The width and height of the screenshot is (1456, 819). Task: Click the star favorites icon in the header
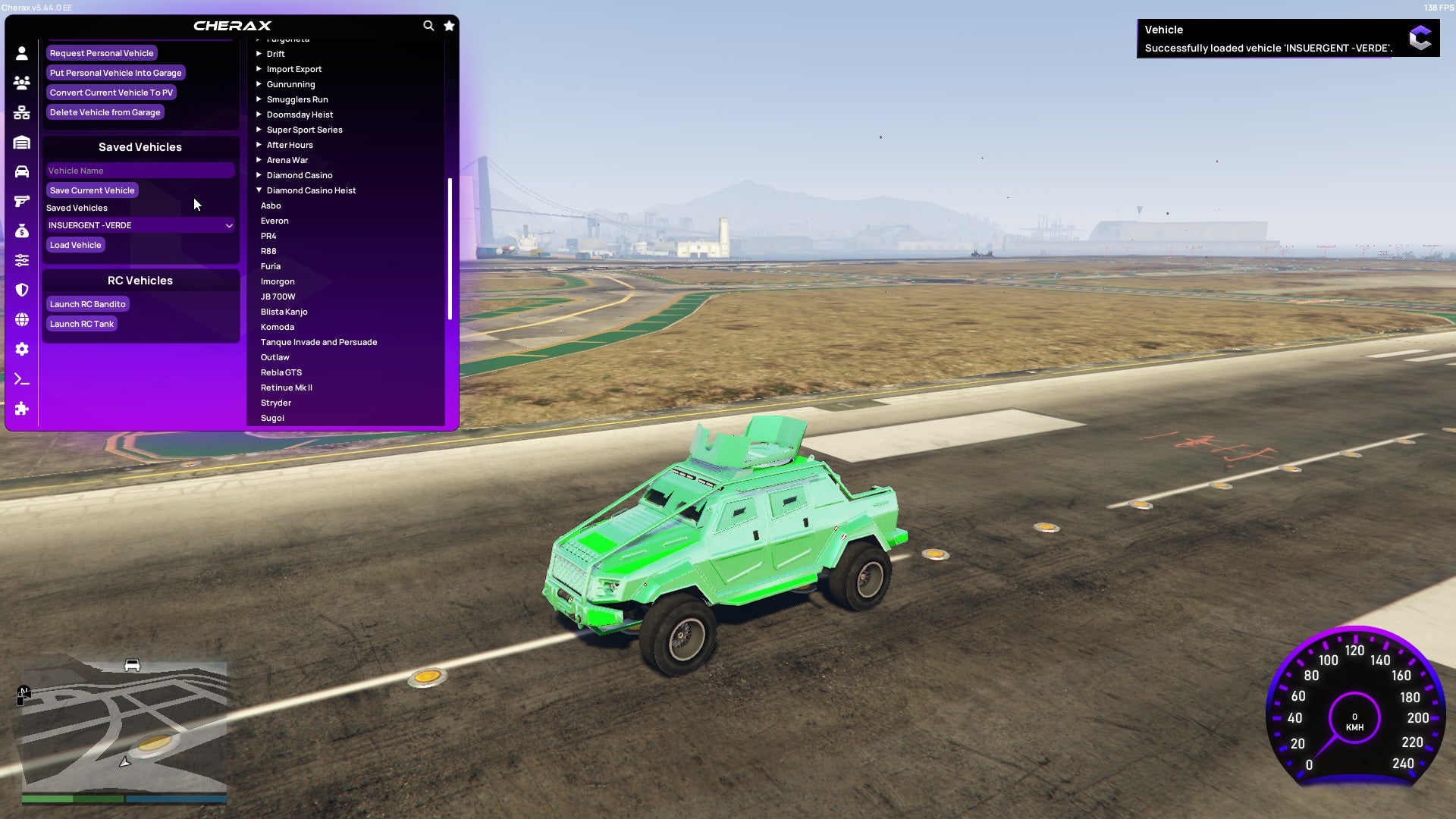(448, 25)
